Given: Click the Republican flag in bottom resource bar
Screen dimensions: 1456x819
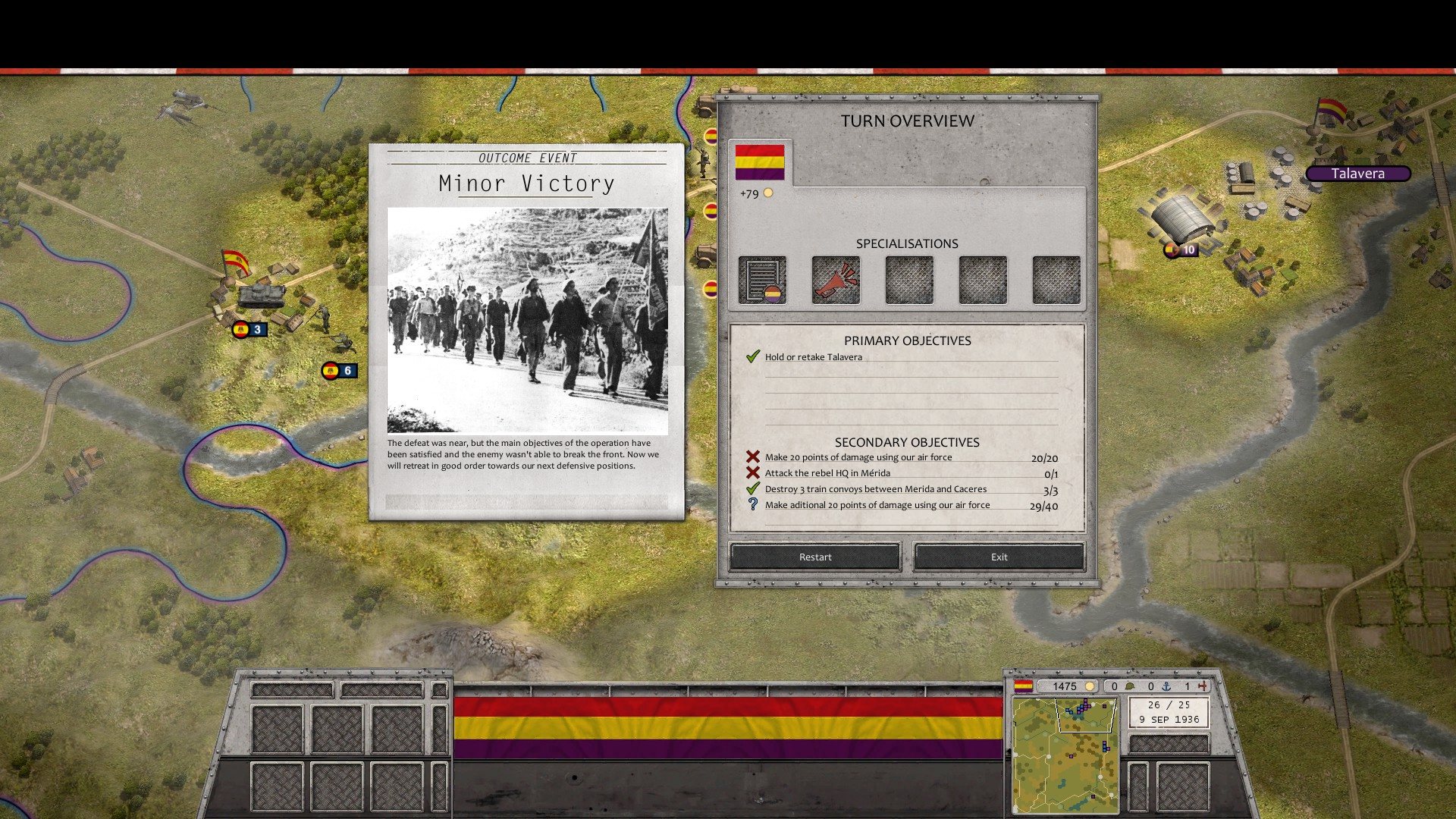Looking at the screenshot, I should pyautogui.click(x=1024, y=686).
